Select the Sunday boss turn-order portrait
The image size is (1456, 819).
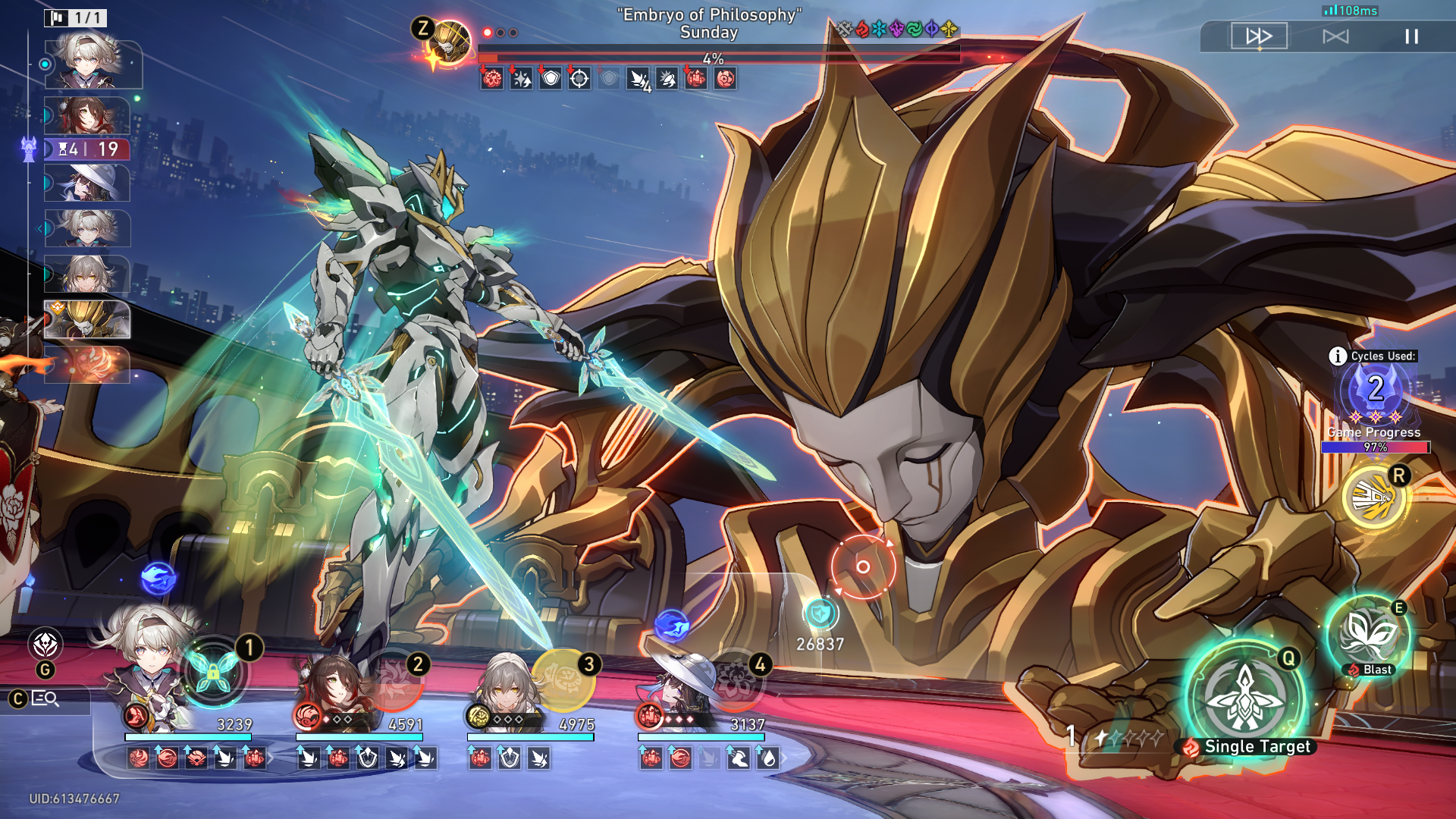87,319
